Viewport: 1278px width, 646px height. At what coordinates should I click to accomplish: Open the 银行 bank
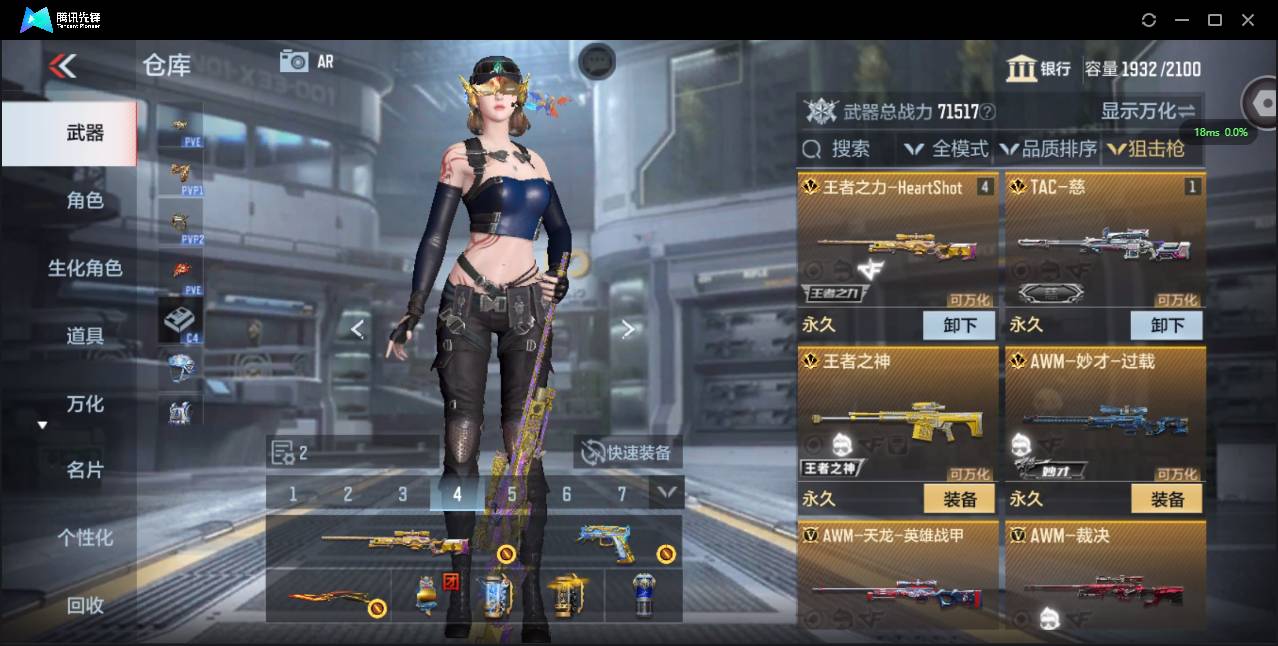click(x=1039, y=69)
